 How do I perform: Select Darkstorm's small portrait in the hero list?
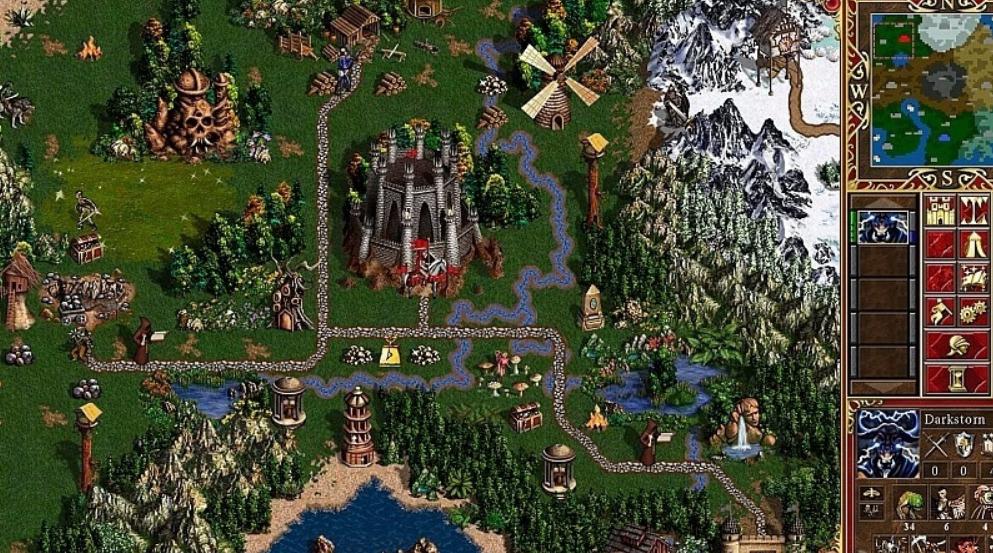[884, 227]
